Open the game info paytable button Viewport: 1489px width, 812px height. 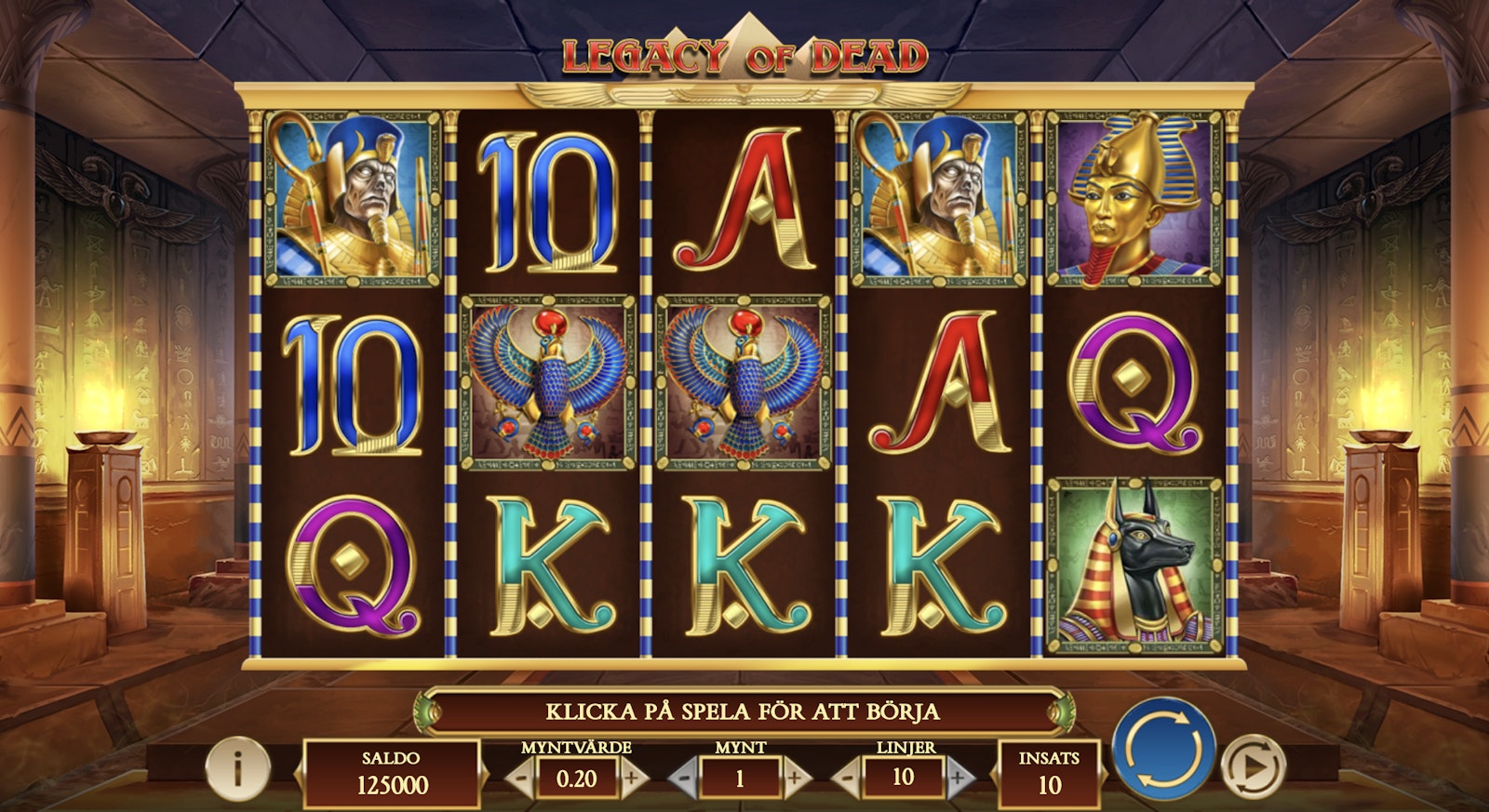[x=237, y=769]
